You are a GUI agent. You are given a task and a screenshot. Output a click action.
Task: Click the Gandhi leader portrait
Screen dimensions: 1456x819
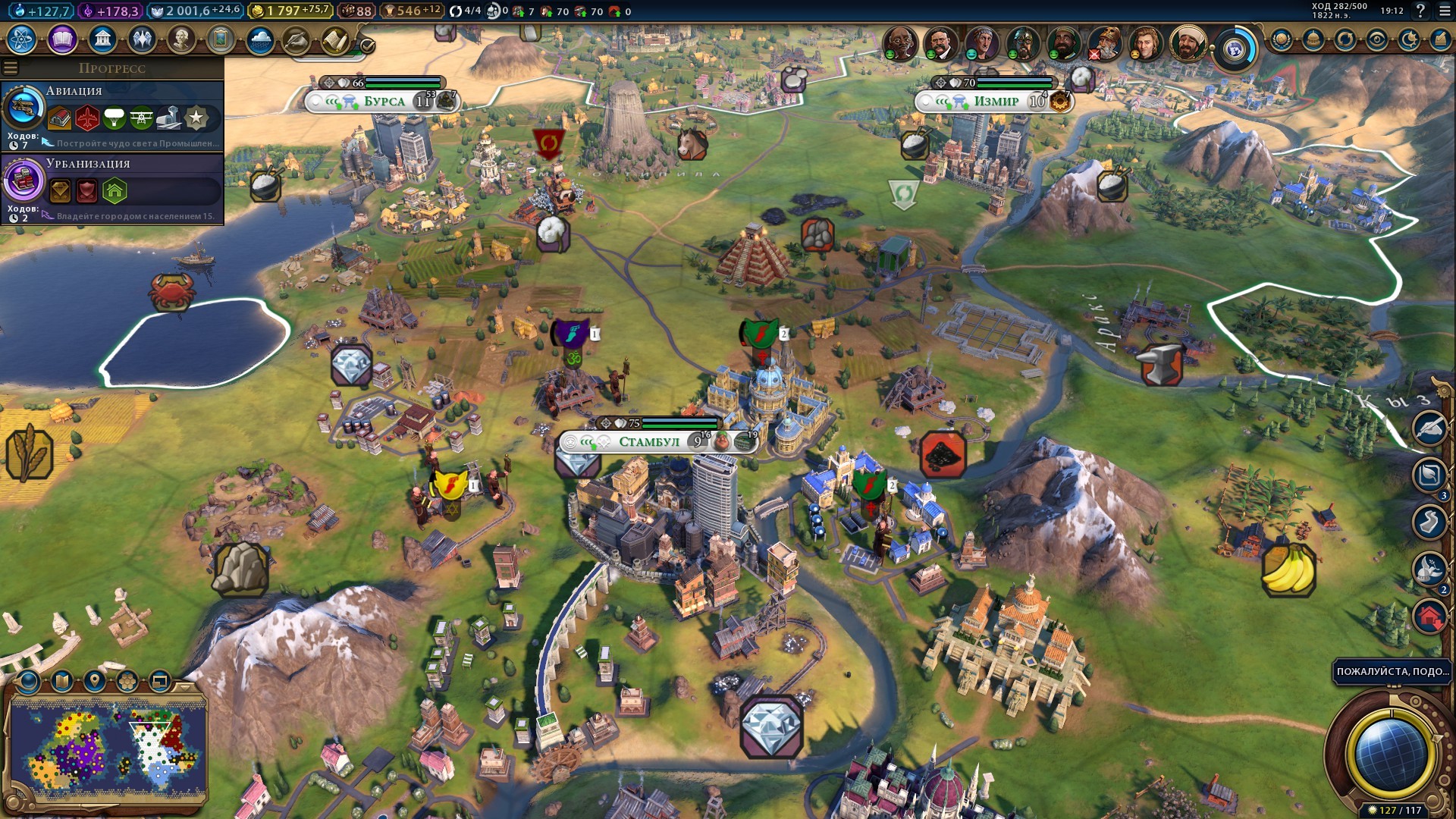point(899,42)
